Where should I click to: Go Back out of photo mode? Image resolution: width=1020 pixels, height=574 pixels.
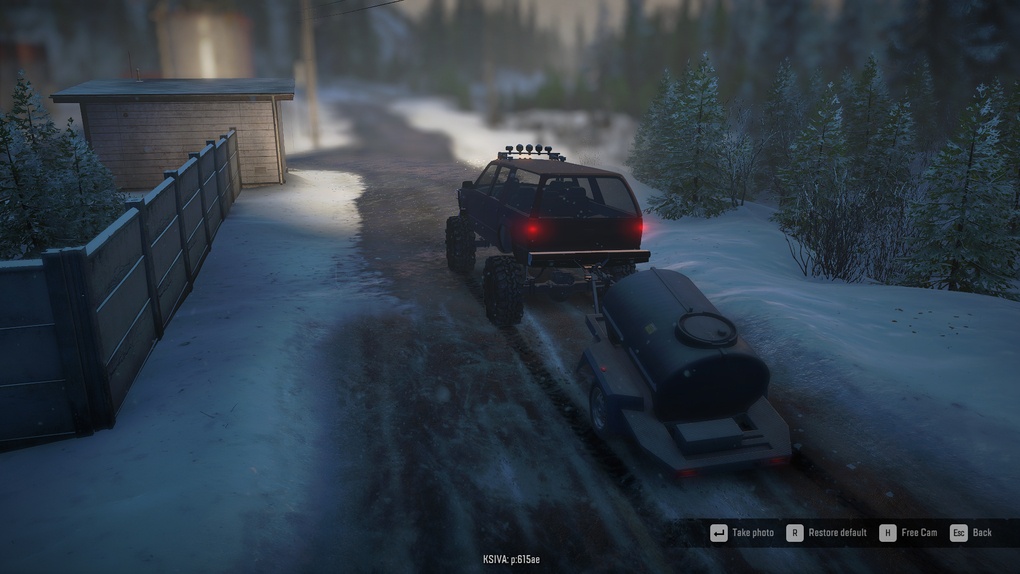tap(972, 533)
